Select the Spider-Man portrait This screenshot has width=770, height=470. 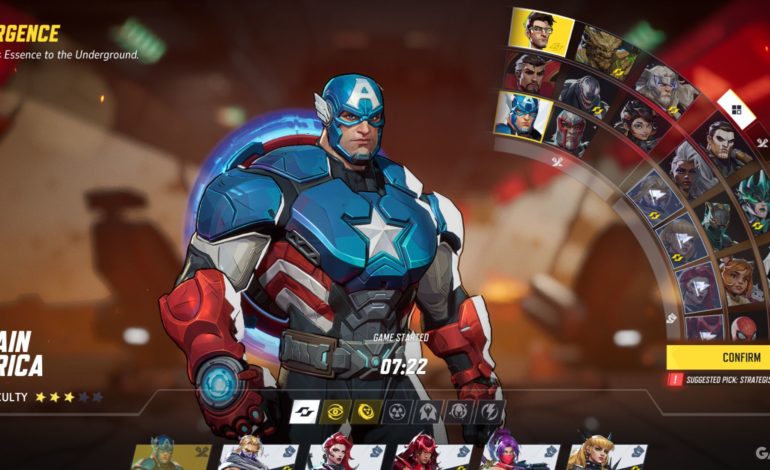pyautogui.click(x=745, y=328)
